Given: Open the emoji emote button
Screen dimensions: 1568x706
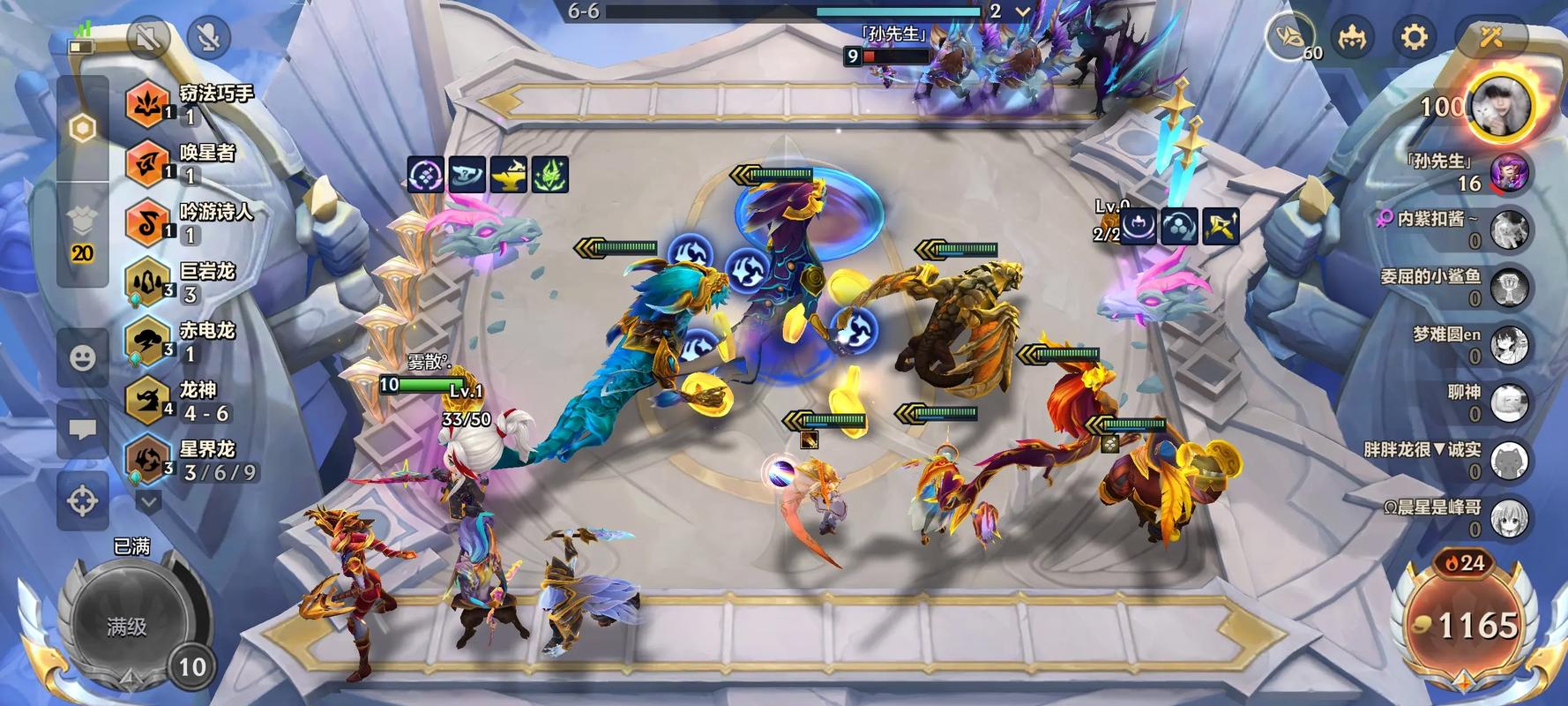Looking at the screenshot, I should click(x=83, y=357).
